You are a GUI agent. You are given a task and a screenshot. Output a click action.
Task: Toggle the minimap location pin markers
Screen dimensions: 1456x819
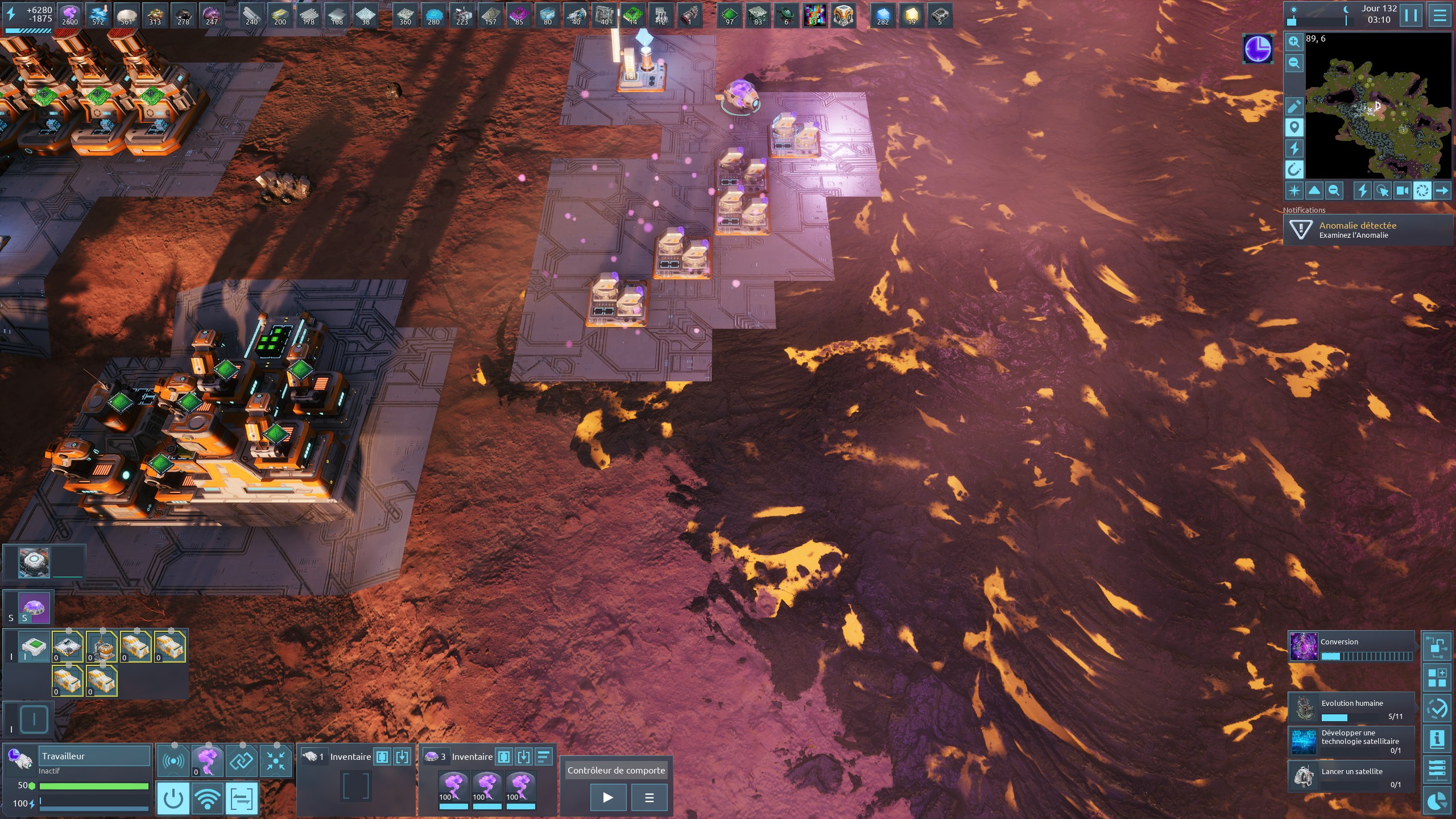click(1294, 127)
